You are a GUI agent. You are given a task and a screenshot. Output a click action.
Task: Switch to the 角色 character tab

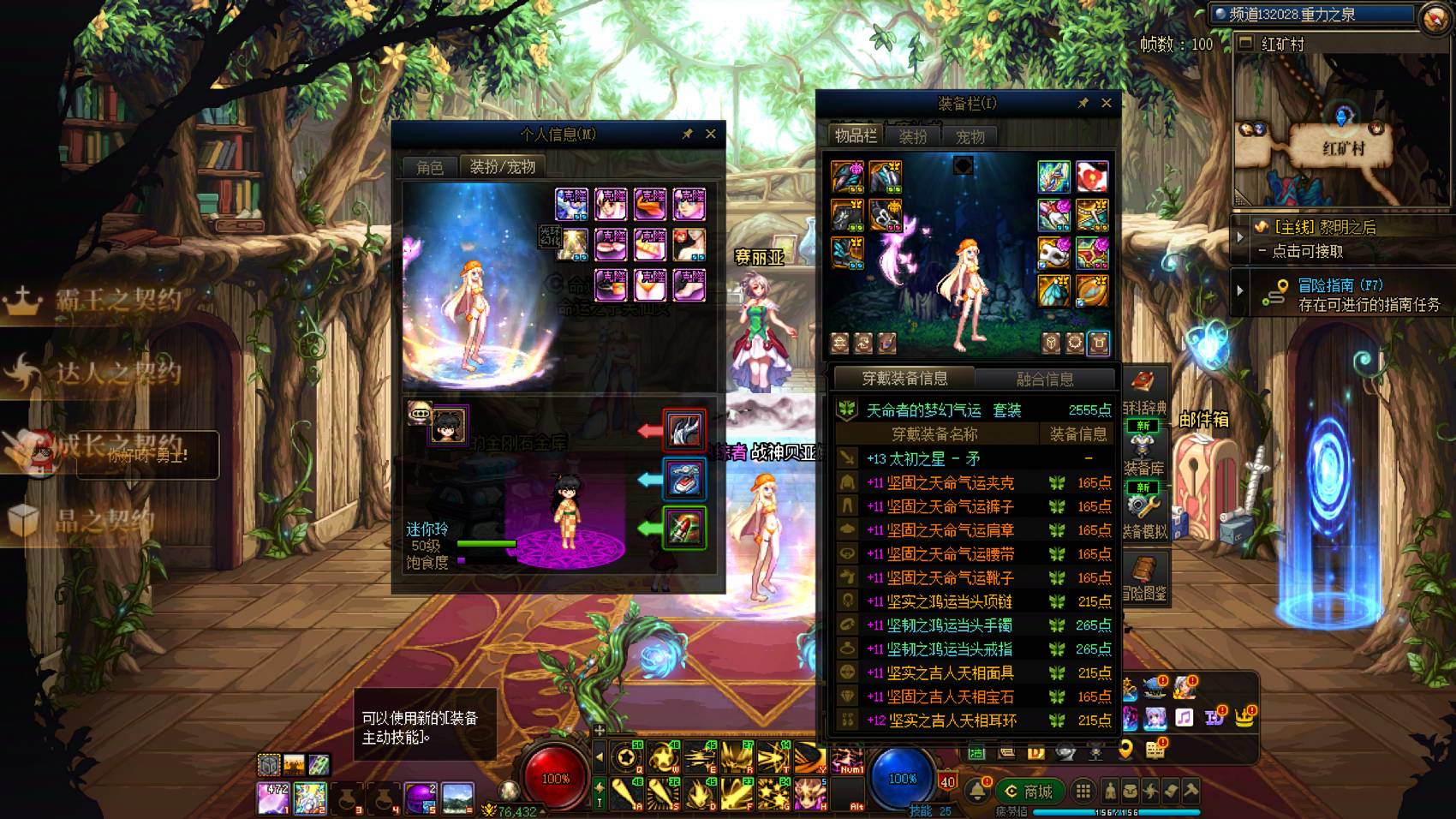(x=430, y=167)
